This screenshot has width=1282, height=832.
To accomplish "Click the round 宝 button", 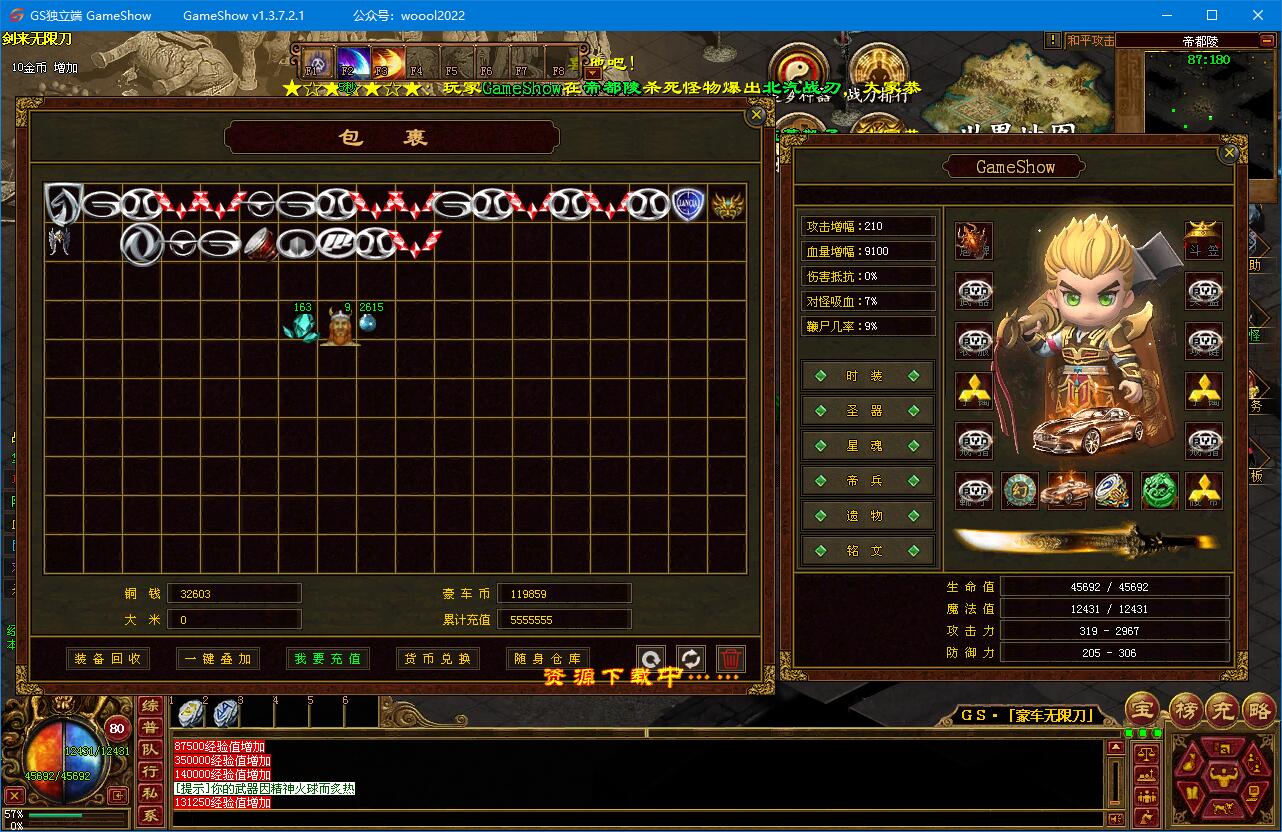I will (1142, 709).
